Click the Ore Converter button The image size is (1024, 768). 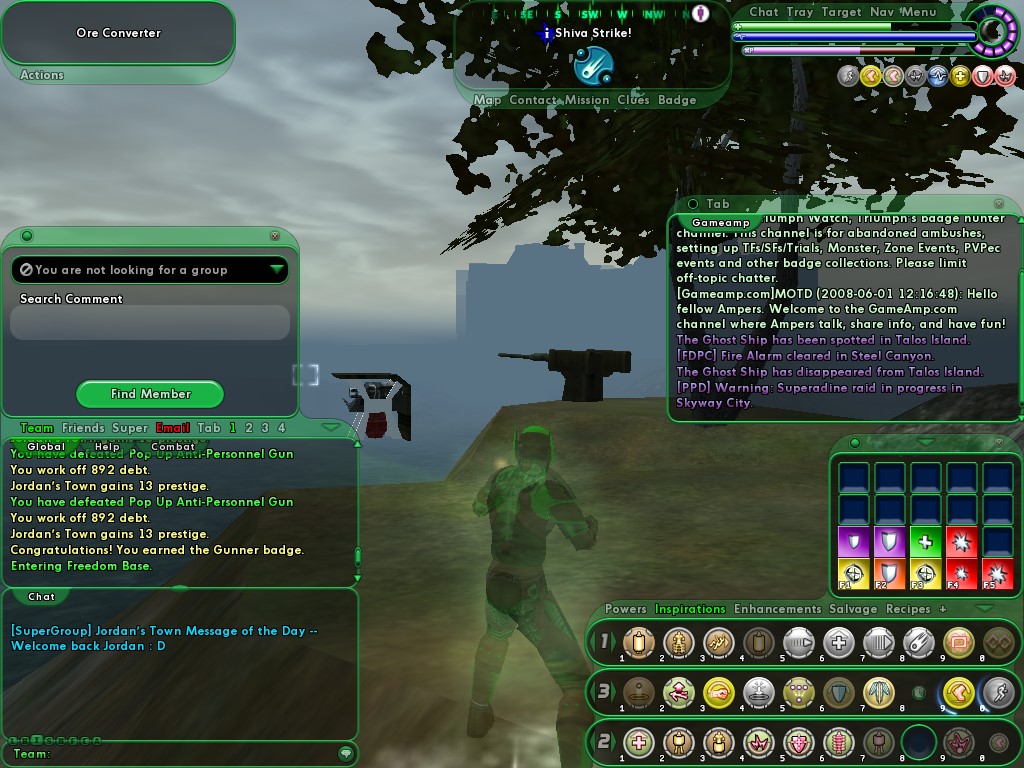(118, 33)
